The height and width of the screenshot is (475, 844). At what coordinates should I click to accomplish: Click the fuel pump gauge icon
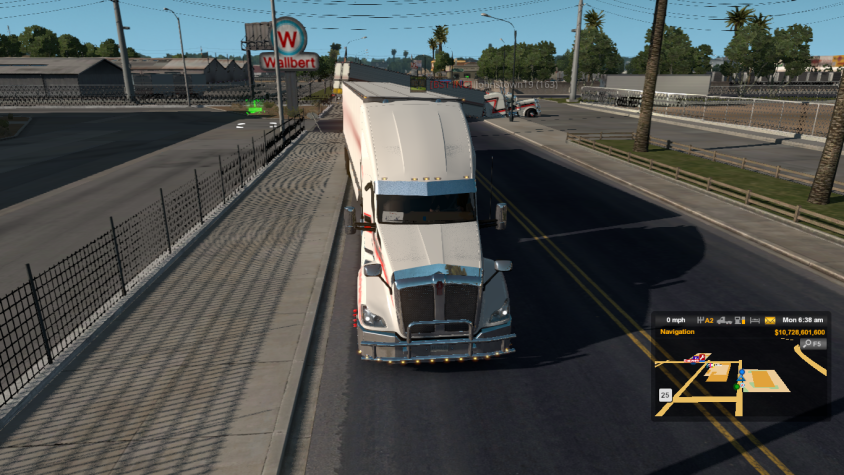pos(739,320)
